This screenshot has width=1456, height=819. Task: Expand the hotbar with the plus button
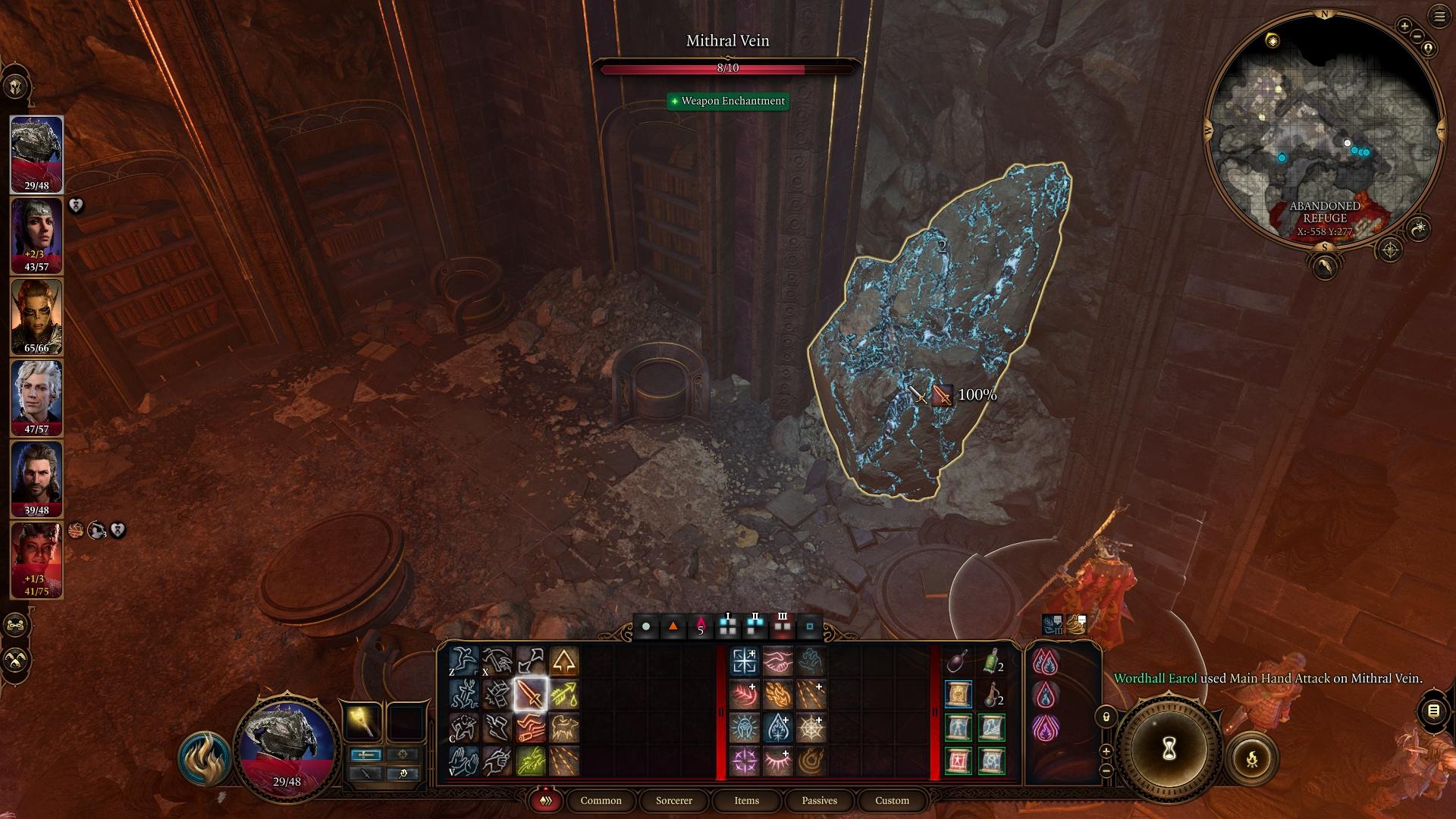(1106, 751)
